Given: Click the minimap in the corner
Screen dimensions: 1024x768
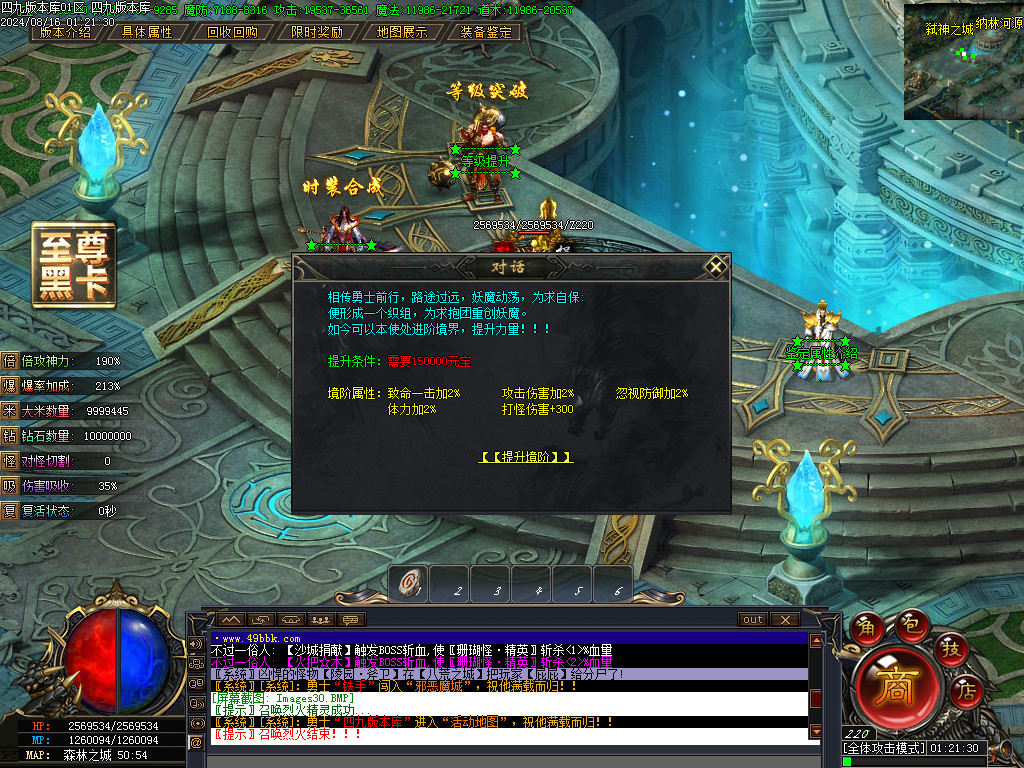Looking at the screenshot, I should (x=963, y=60).
